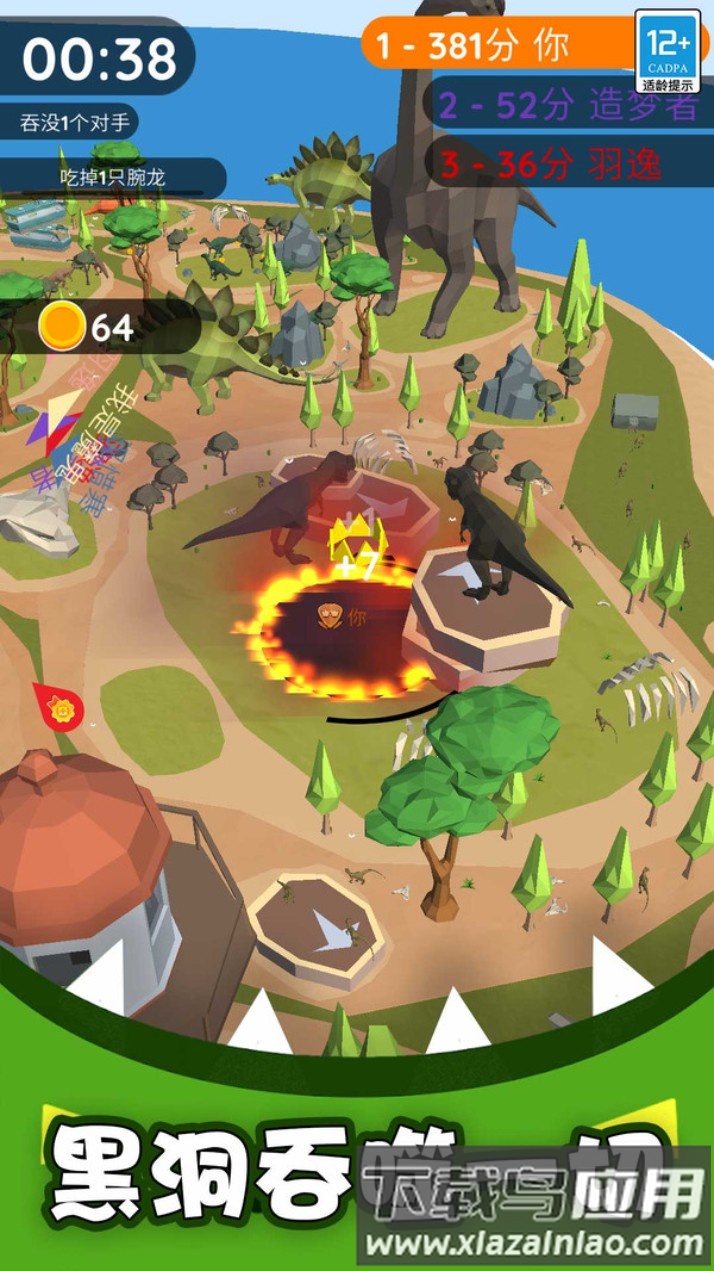Open the CADPA 12+ age rating notice
The width and height of the screenshot is (714, 1271).
[x=667, y=51]
